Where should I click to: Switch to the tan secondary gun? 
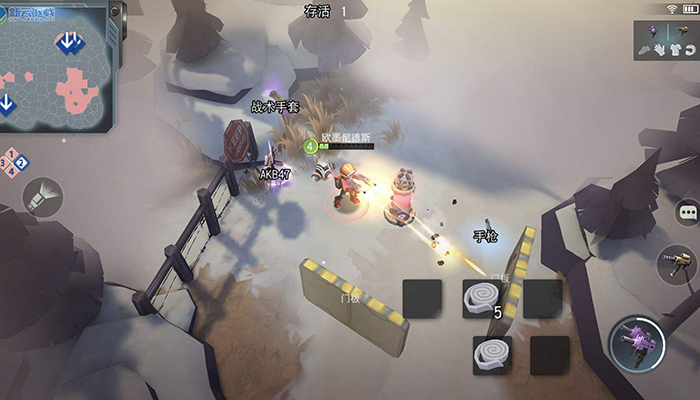677,264
